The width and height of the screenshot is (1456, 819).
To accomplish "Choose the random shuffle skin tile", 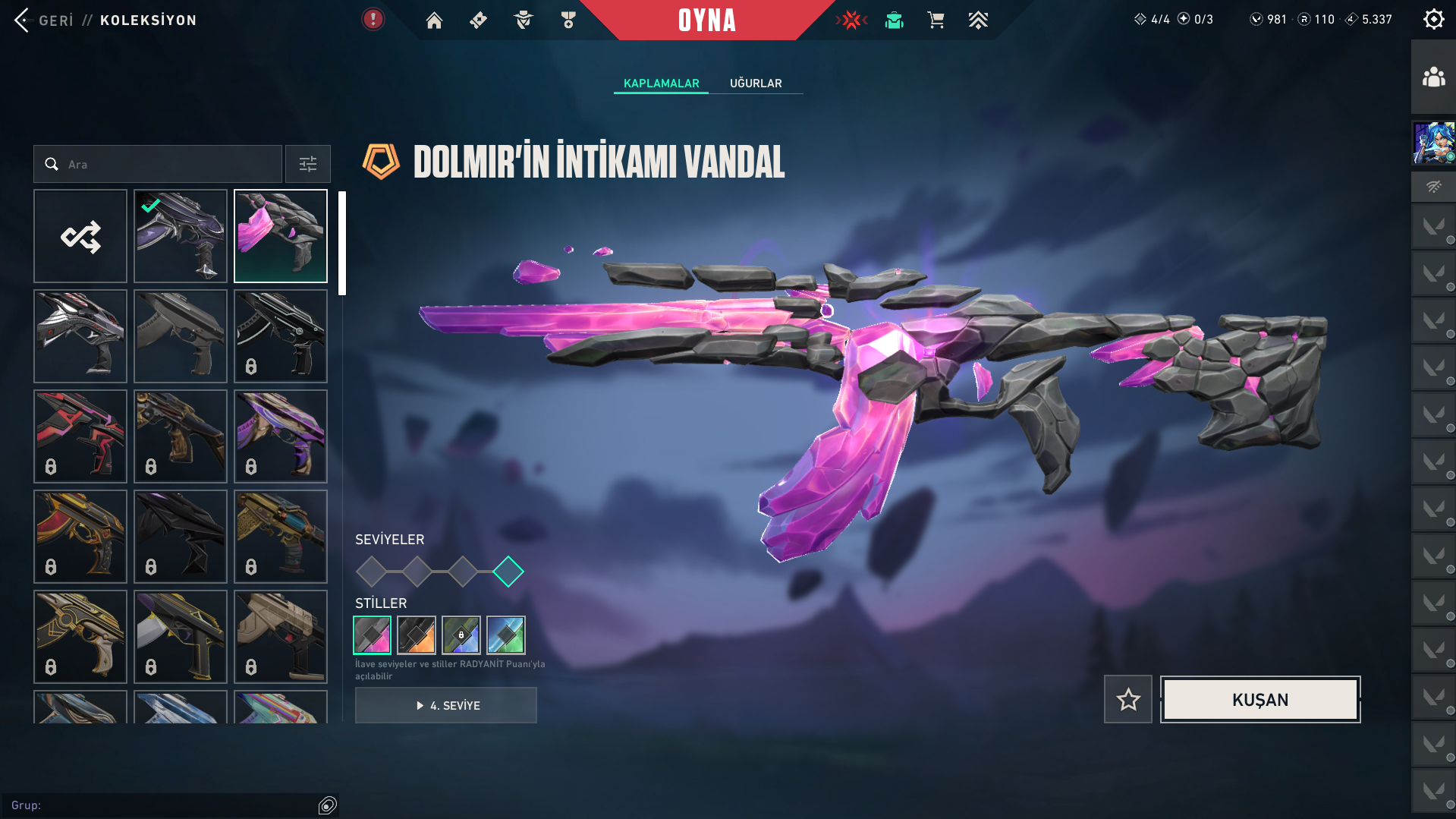I will point(80,236).
